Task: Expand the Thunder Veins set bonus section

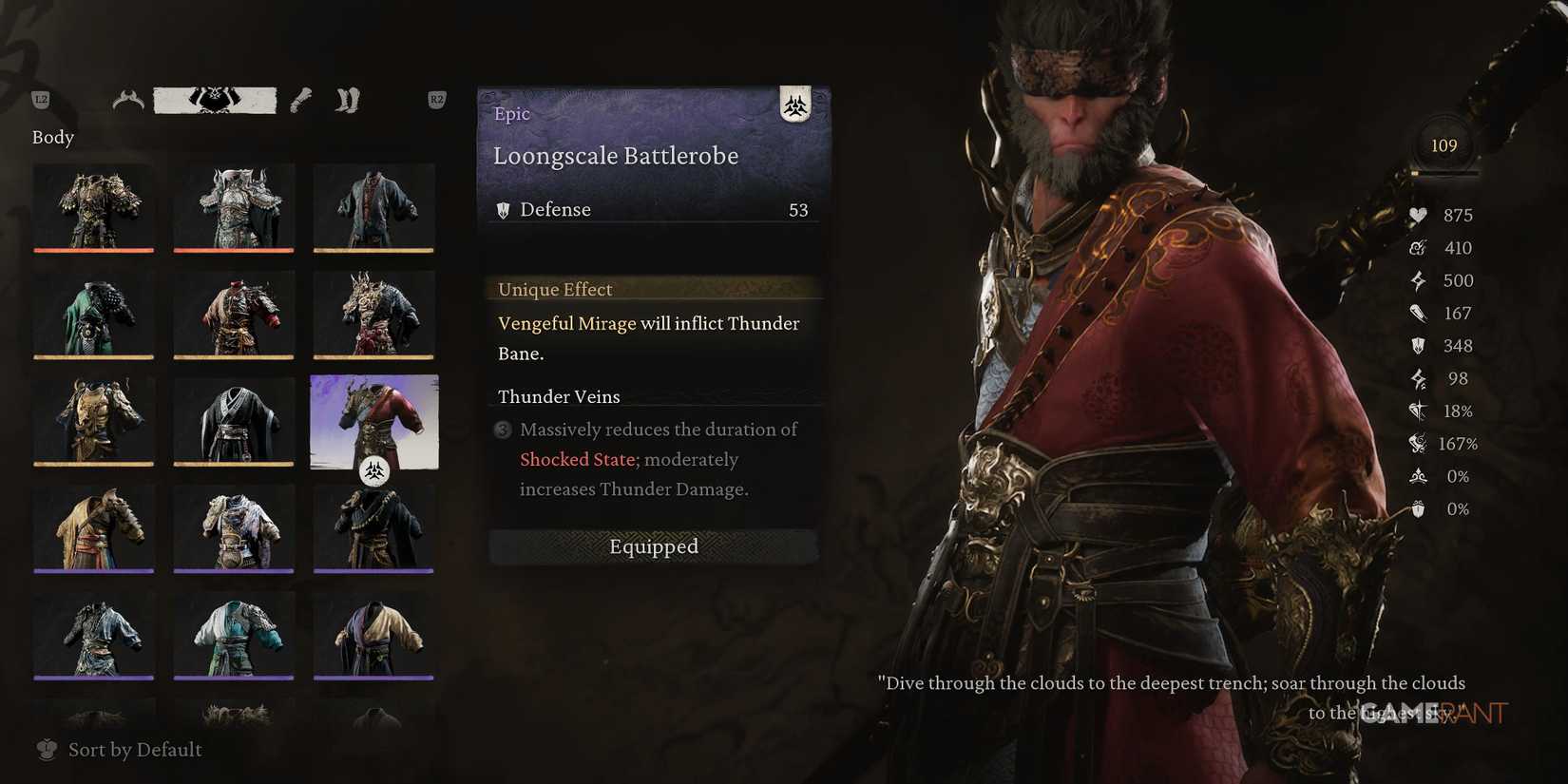Action: 559,397
